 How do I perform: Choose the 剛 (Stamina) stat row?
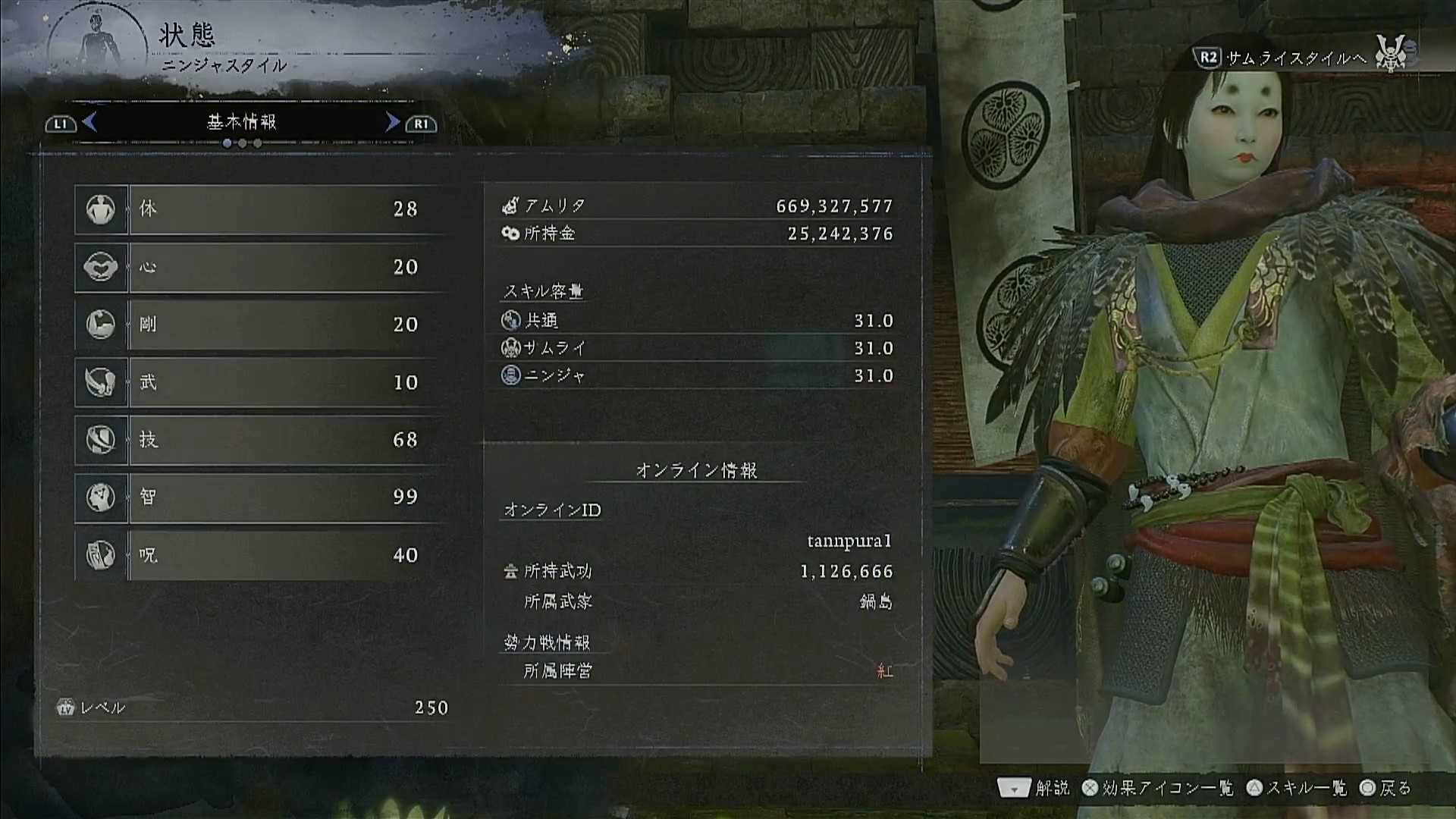(x=258, y=325)
